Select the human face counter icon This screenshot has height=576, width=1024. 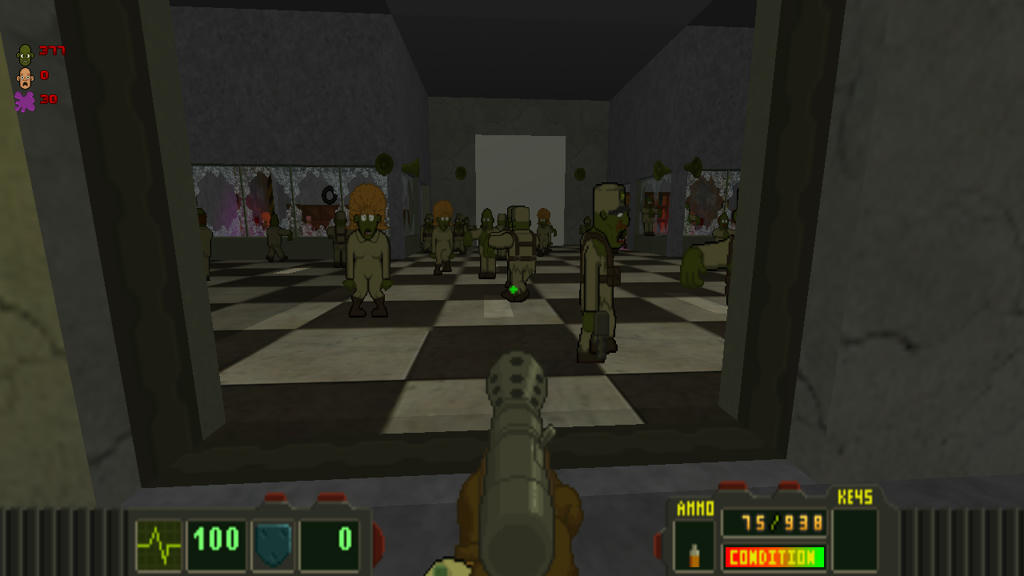[x=25, y=77]
